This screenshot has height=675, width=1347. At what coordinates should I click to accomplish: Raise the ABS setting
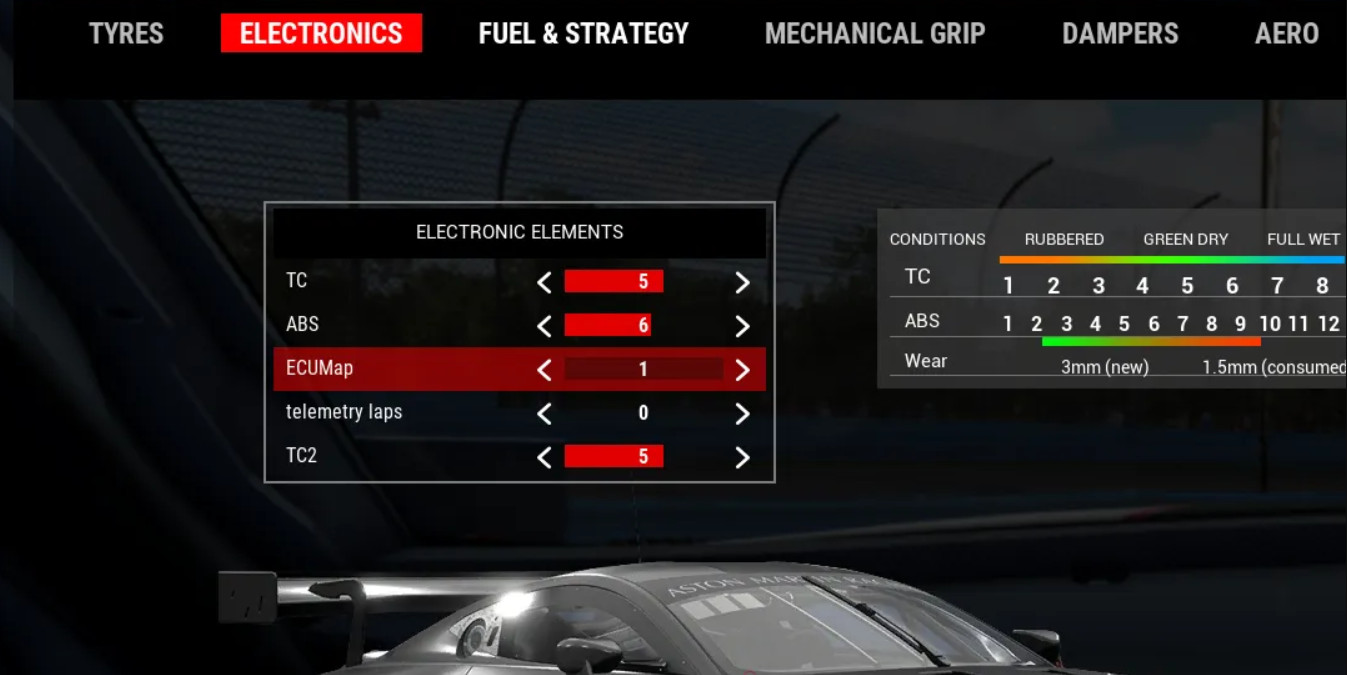pos(742,326)
